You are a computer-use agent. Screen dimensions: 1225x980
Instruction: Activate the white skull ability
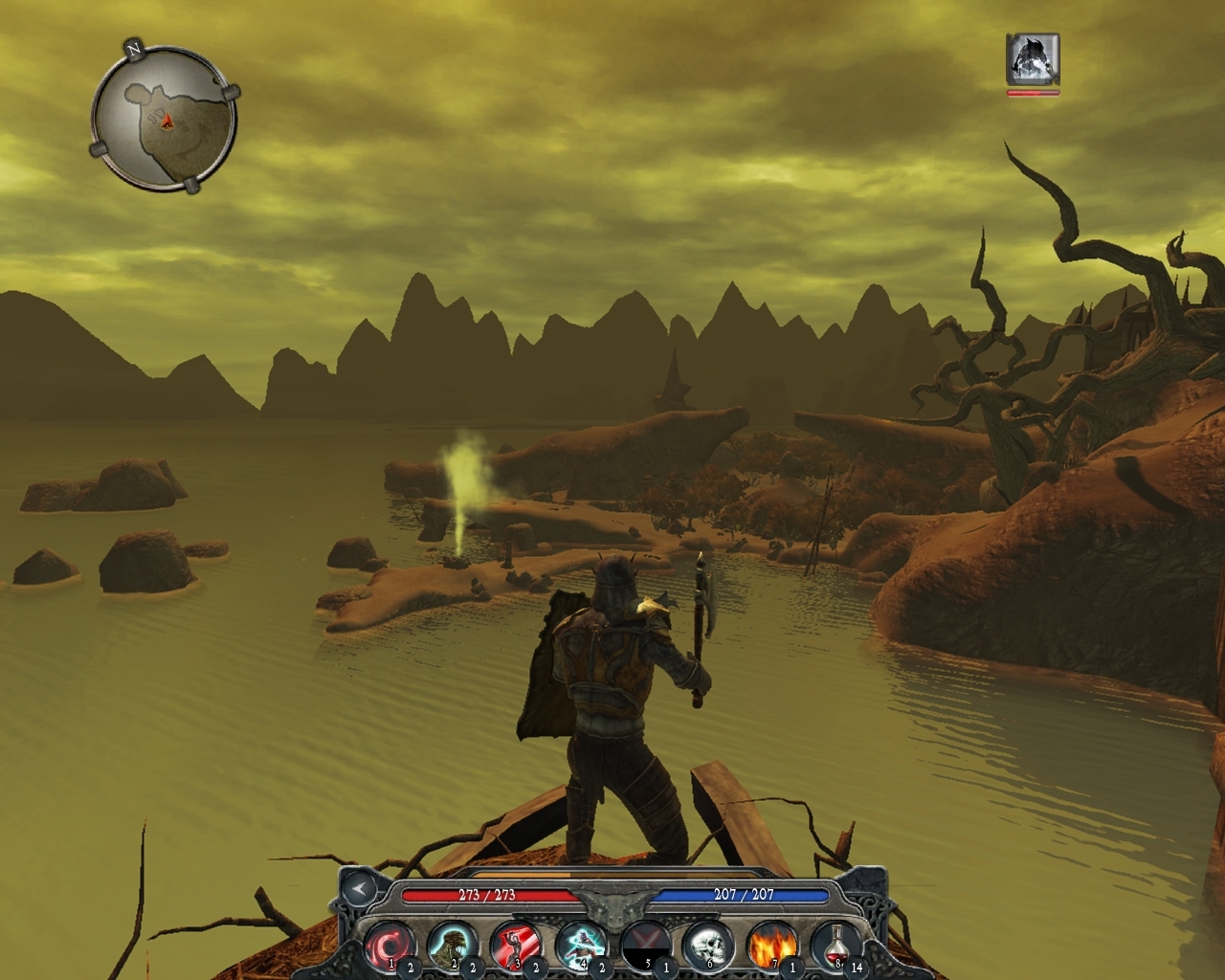pos(707,944)
